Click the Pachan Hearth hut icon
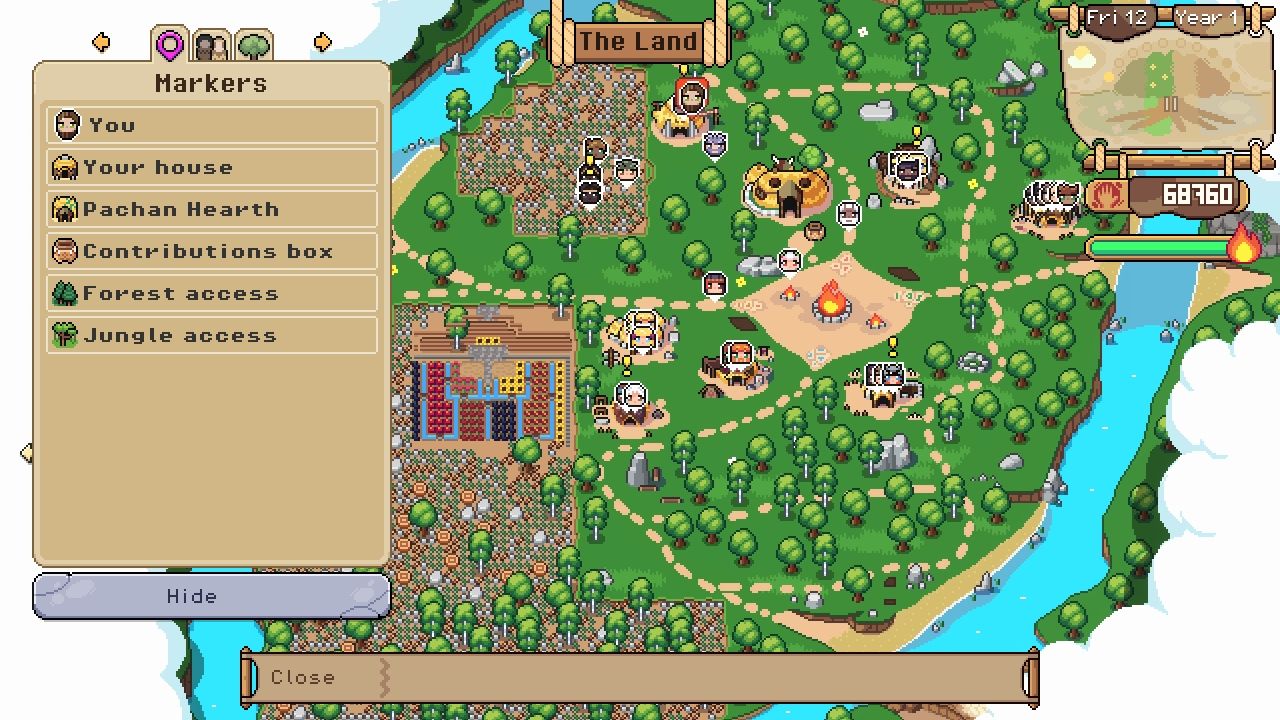Viewport: 1280px width, 720px height. pos(67,208)
